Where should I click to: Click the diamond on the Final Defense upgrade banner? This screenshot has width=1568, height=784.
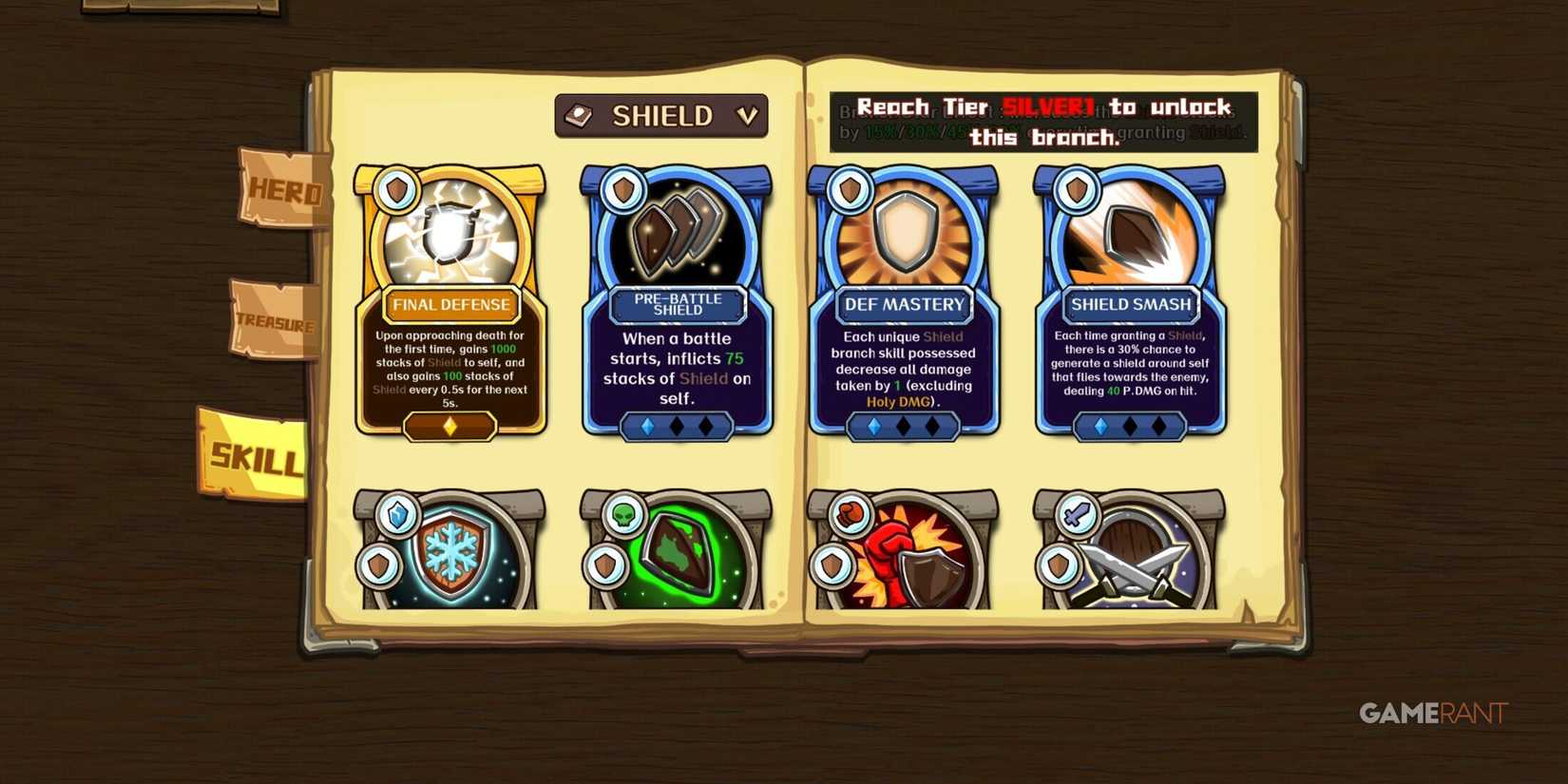tap(450, 428)
